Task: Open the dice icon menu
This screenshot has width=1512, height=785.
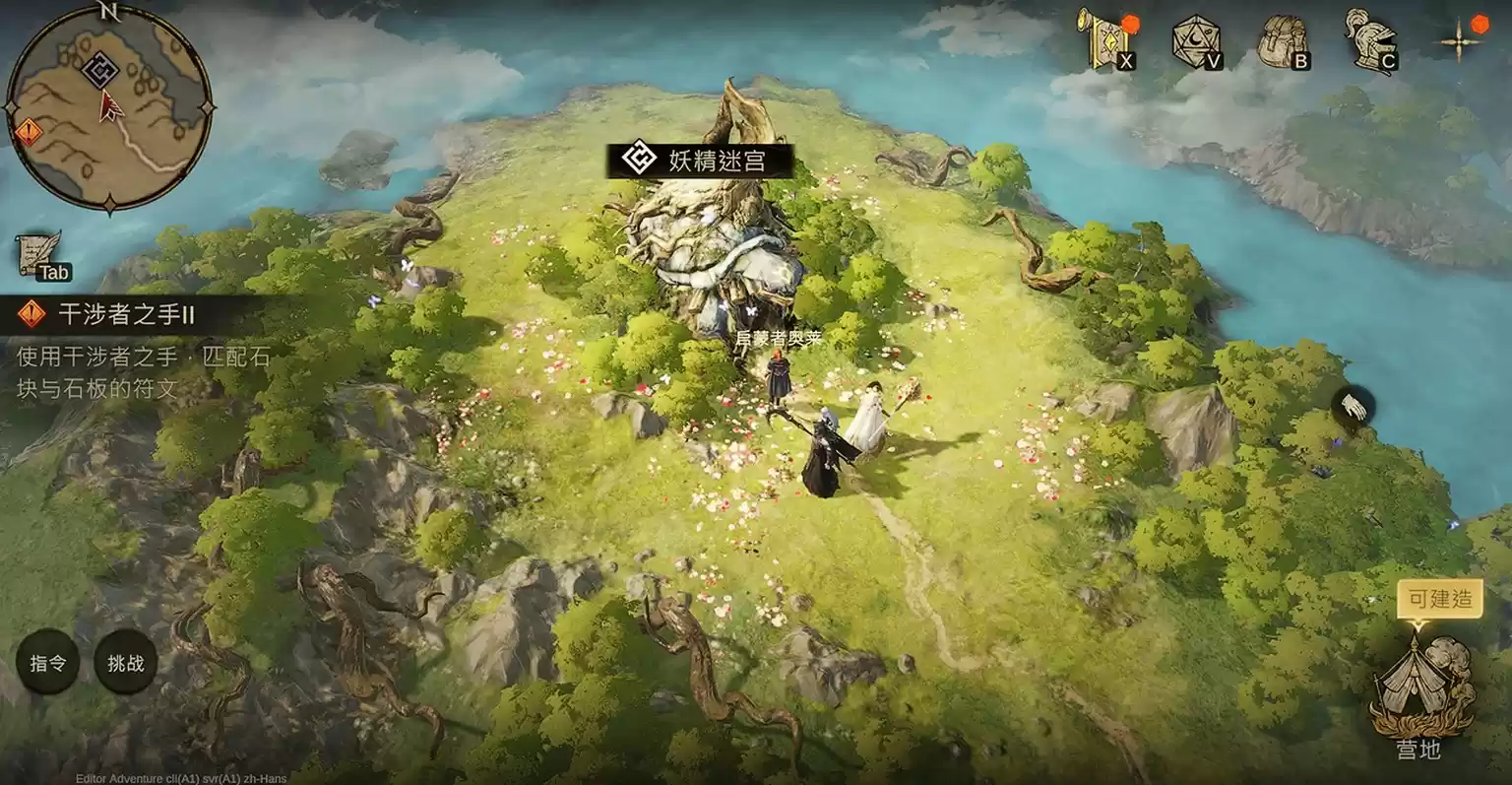Action: pos(1194,41)
